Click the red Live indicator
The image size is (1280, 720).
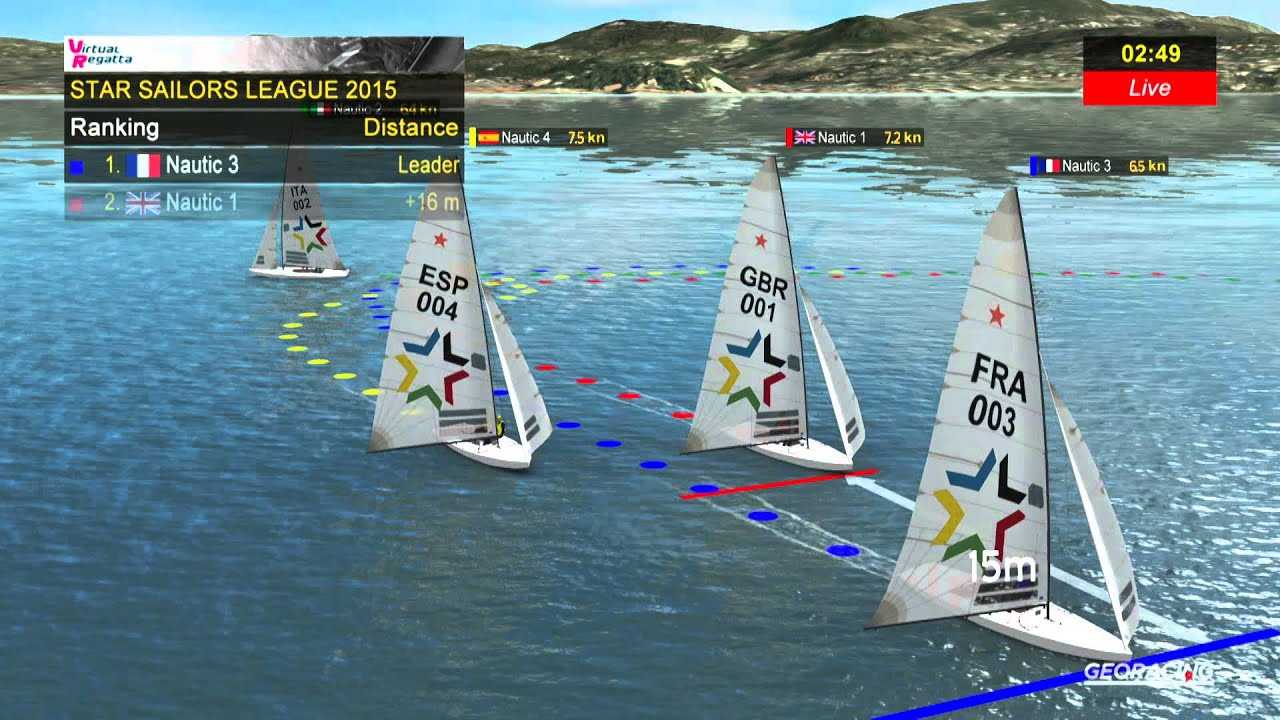click(x=1149, y=88)
